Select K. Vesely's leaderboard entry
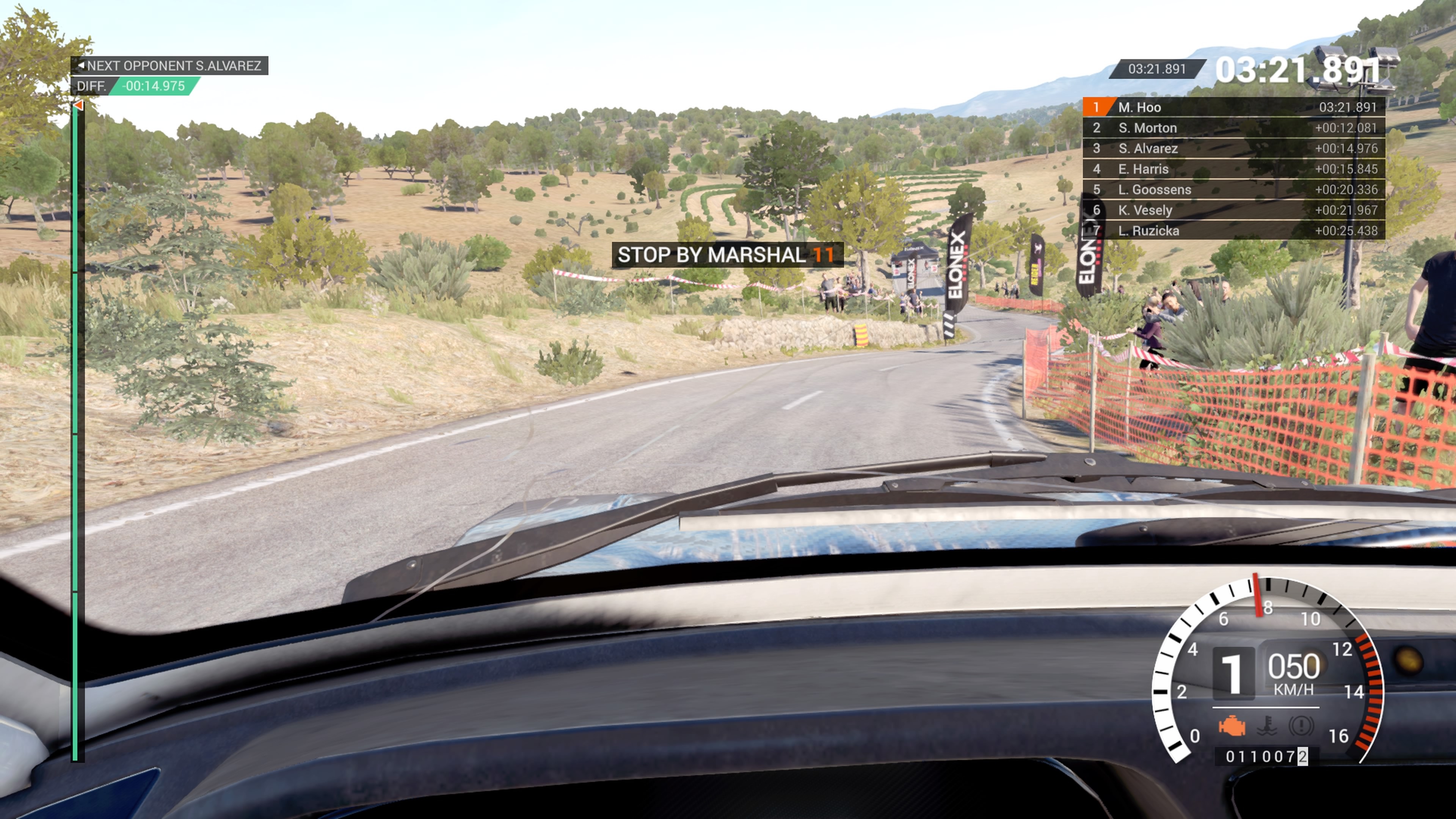The image size is (1456, 819). [1233, 210]
